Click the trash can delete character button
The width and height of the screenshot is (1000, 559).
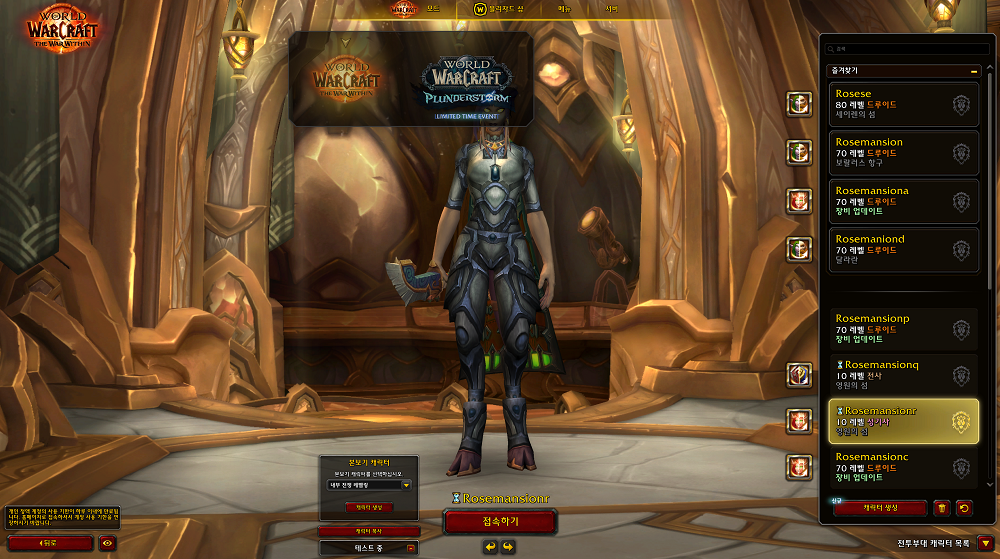(x=941, y=508)
